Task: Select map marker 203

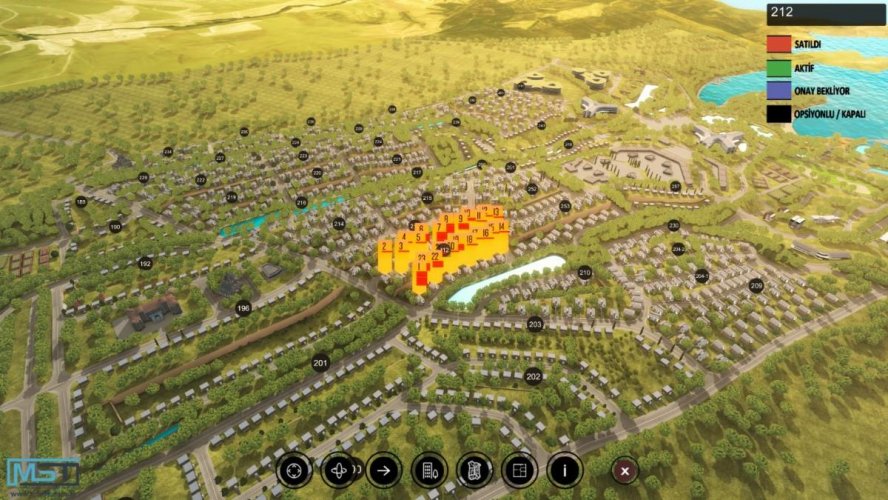Action: 535,324
